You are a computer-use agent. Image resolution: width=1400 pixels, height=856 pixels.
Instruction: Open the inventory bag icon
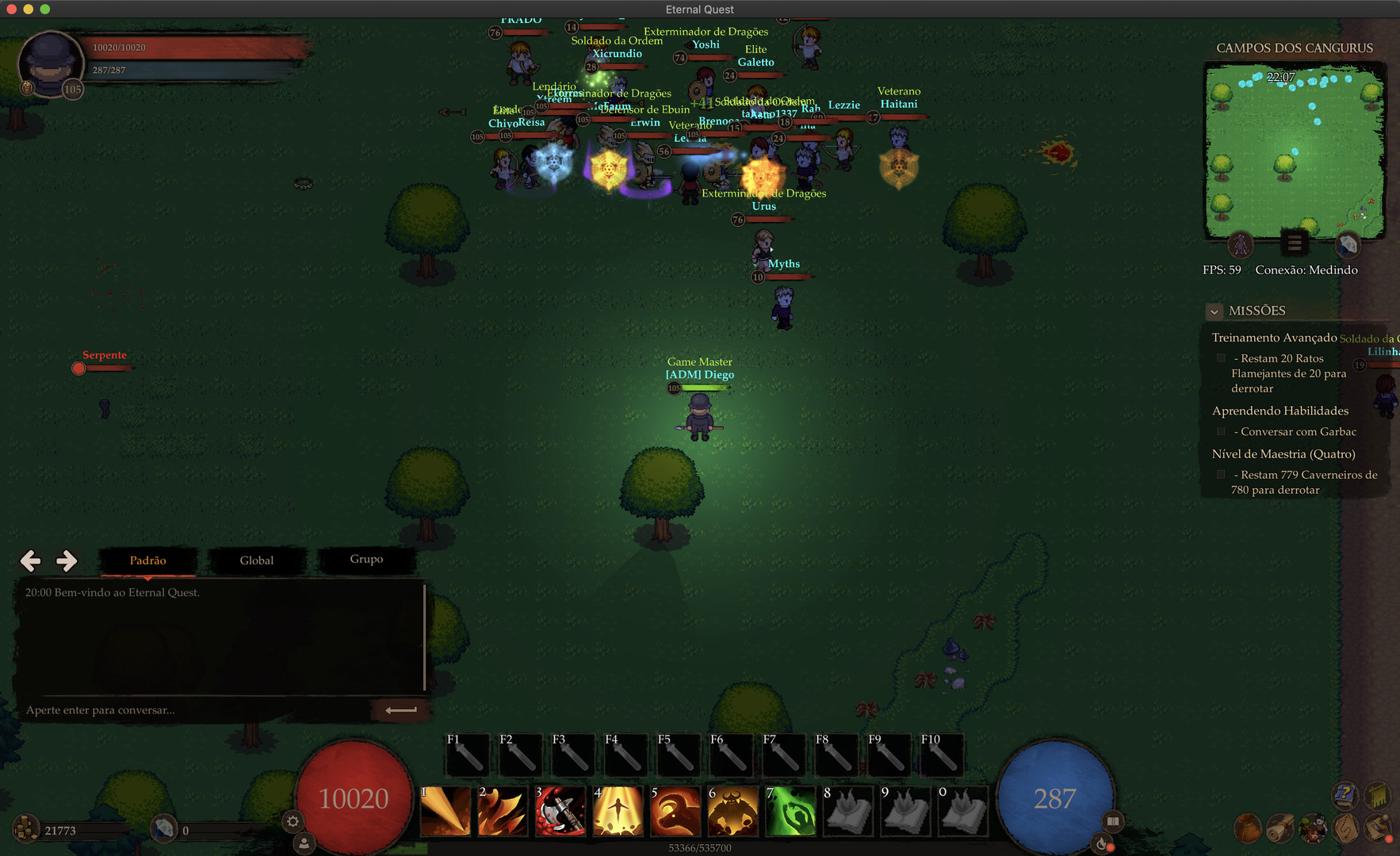(x=1248, y=828)
